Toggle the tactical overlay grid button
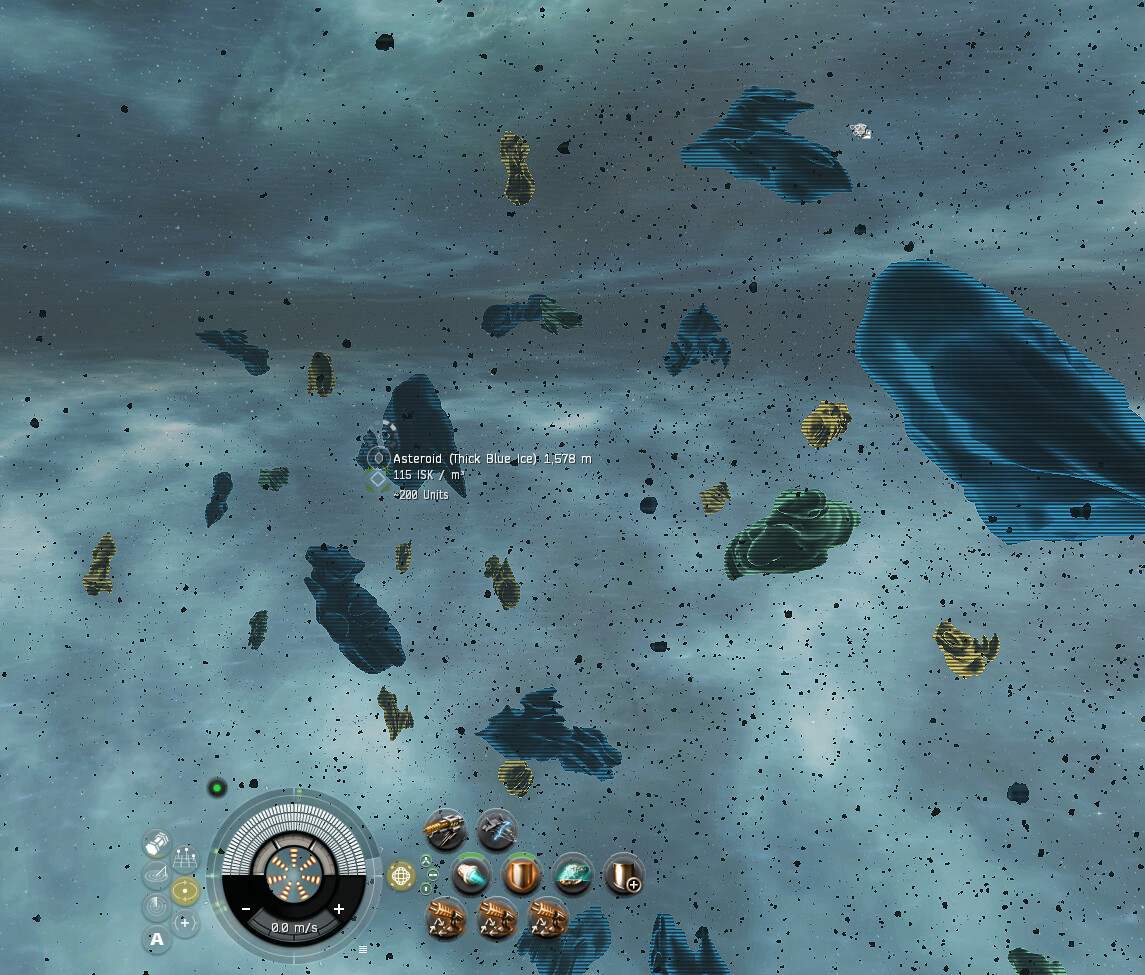 pyautogui.click(x=185, y=859)
